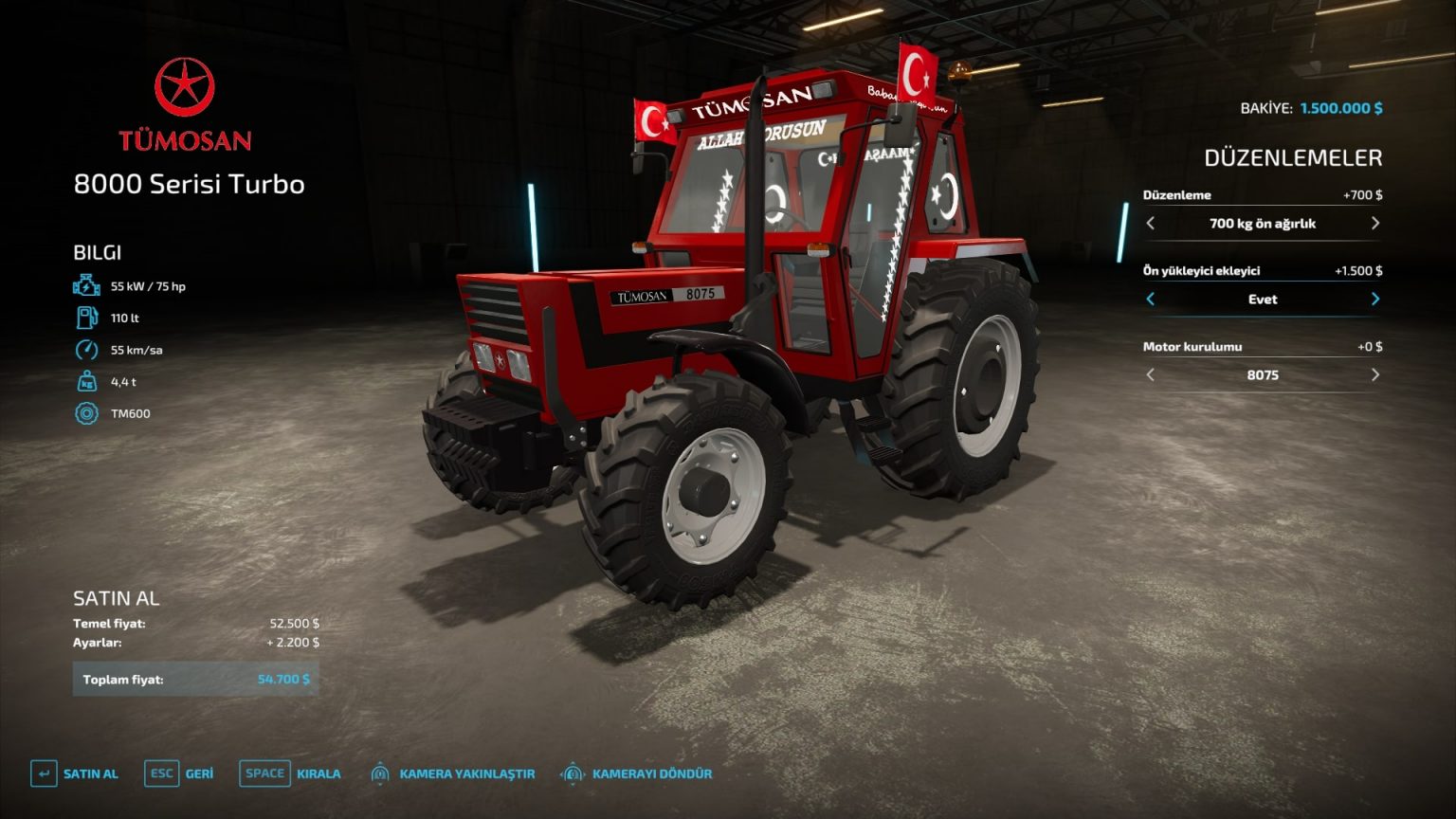
Task: Disable the front loader using left arrow
Action: click(x=1150, y=300)
